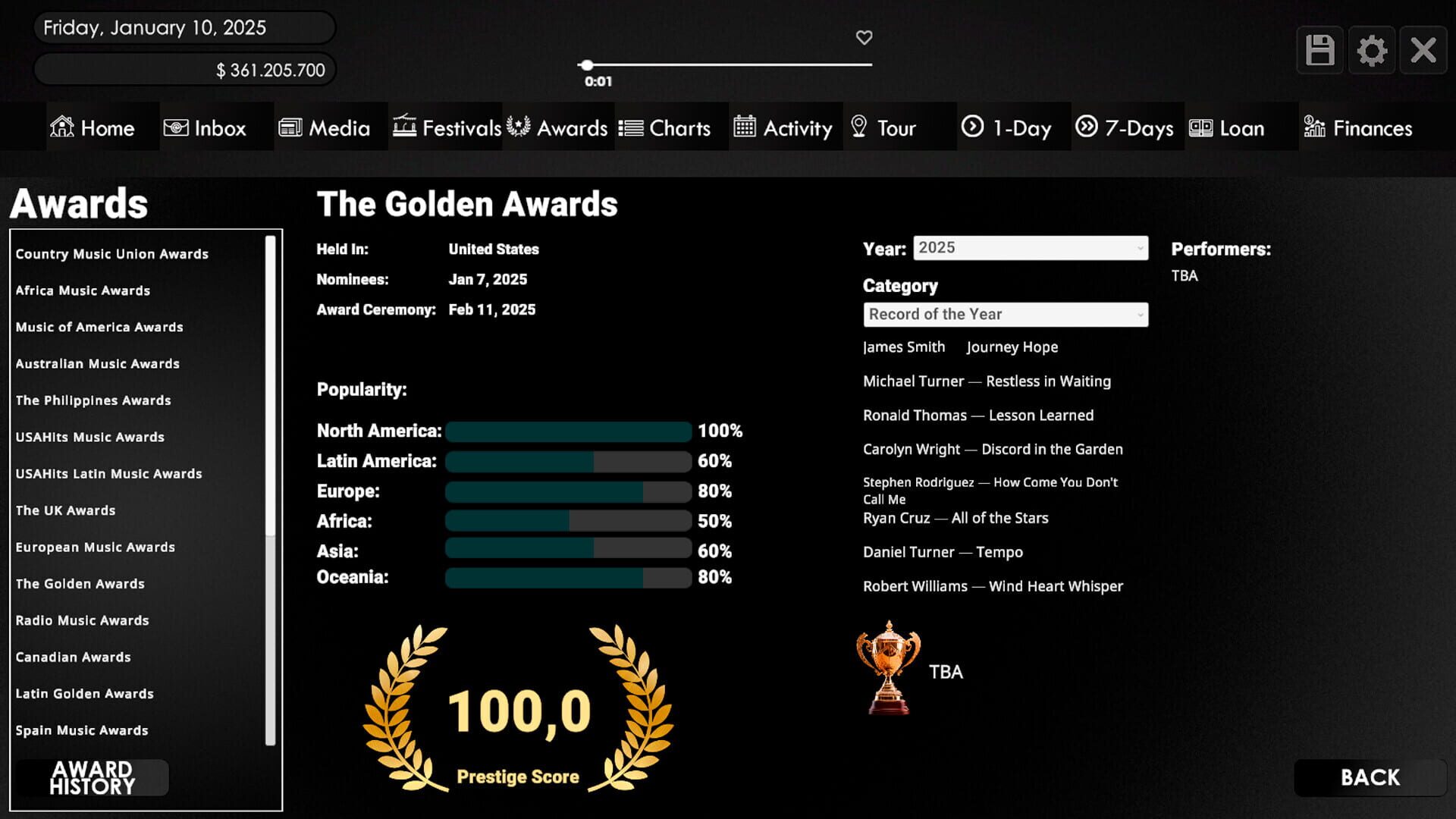Viewport: 1456px width, 819px height.
Task: Open the Home screen icon
Action: point(61,127)
